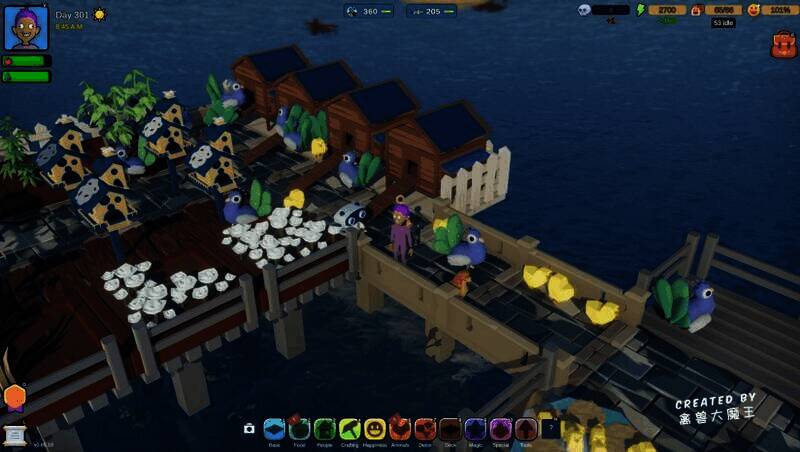Image resolution: width=800 pixels, height=452 pixels.
Task: Choose the People build category
Action: [324, 429]
